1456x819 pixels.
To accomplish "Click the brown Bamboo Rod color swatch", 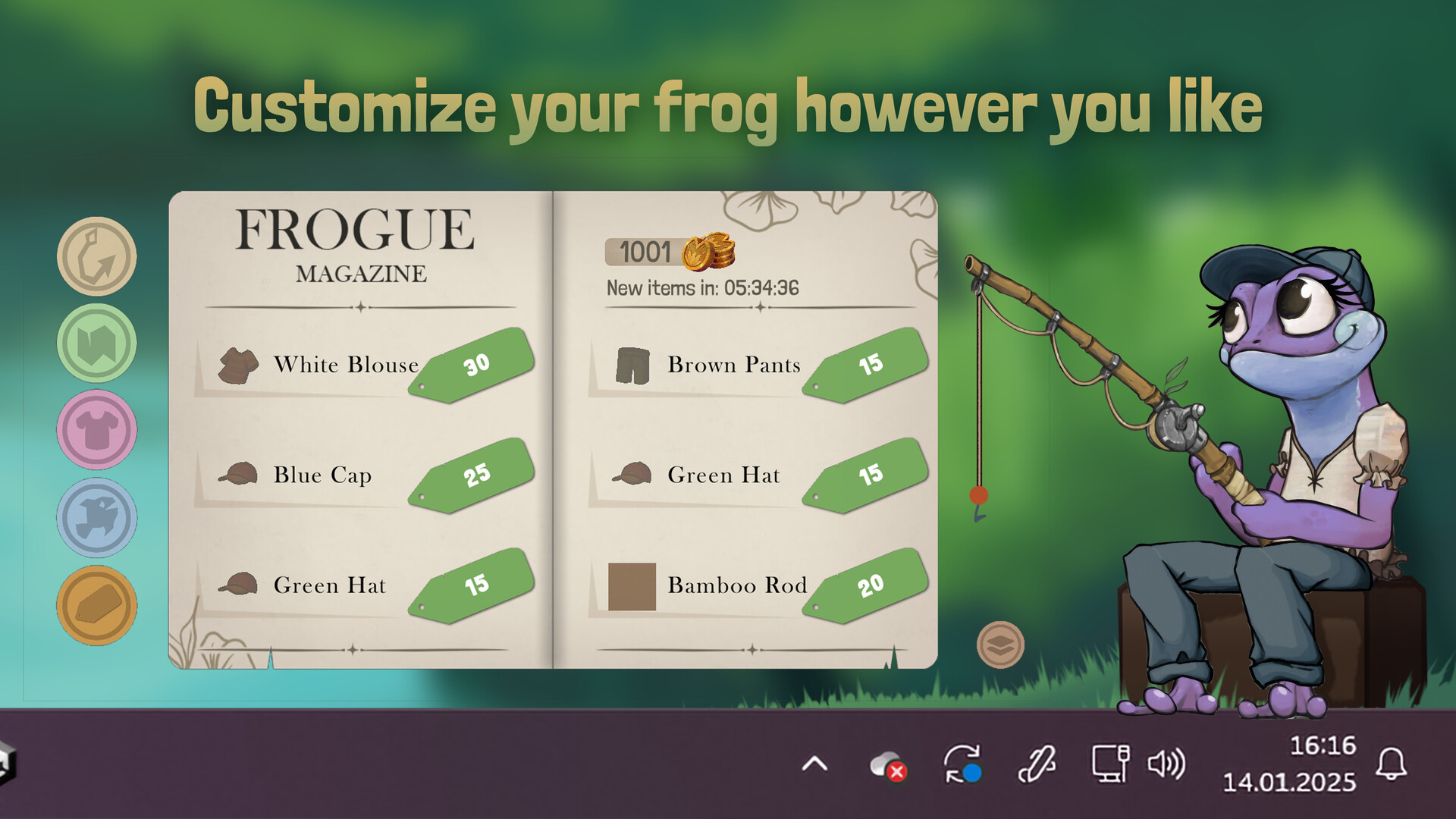I will [632, 585].
